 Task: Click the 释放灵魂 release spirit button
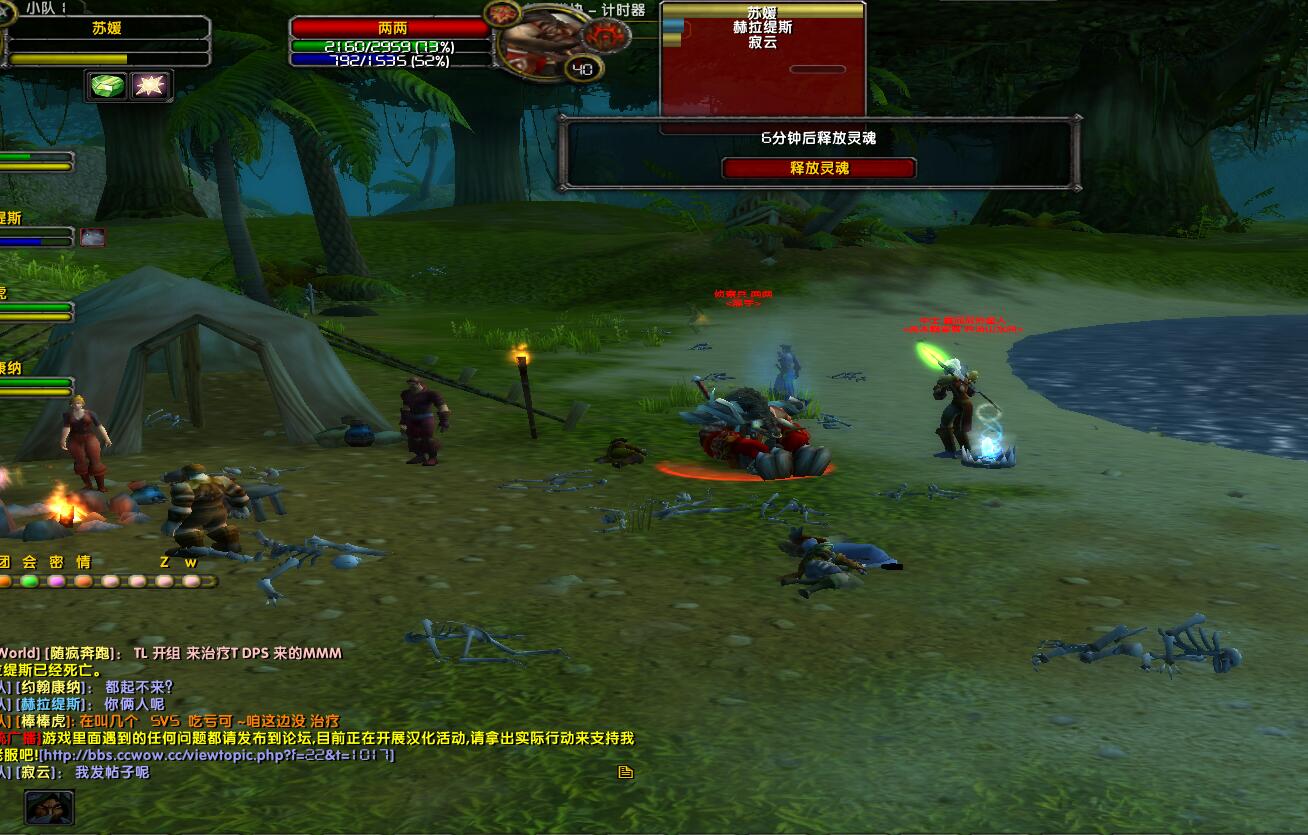point(819,168)
